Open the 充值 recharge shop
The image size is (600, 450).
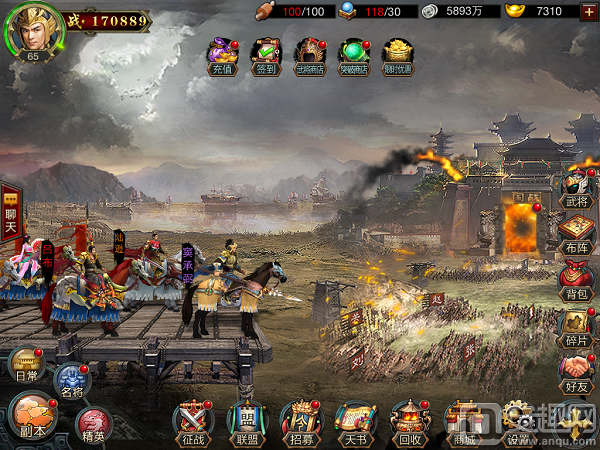pyautogui.click(x=220, y=56)
